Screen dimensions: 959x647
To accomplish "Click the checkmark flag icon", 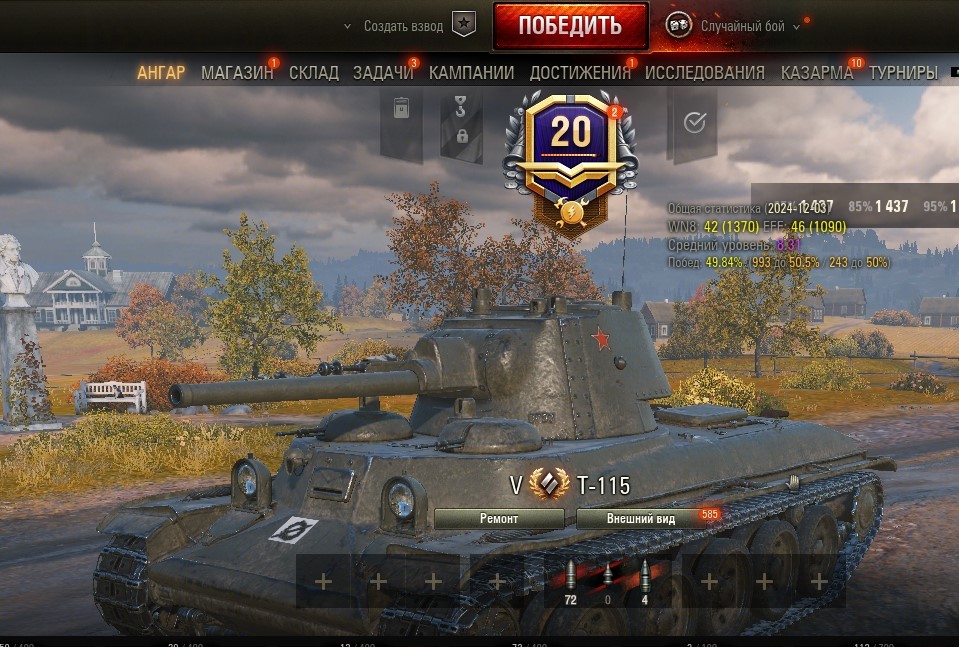I will (695, 122).
